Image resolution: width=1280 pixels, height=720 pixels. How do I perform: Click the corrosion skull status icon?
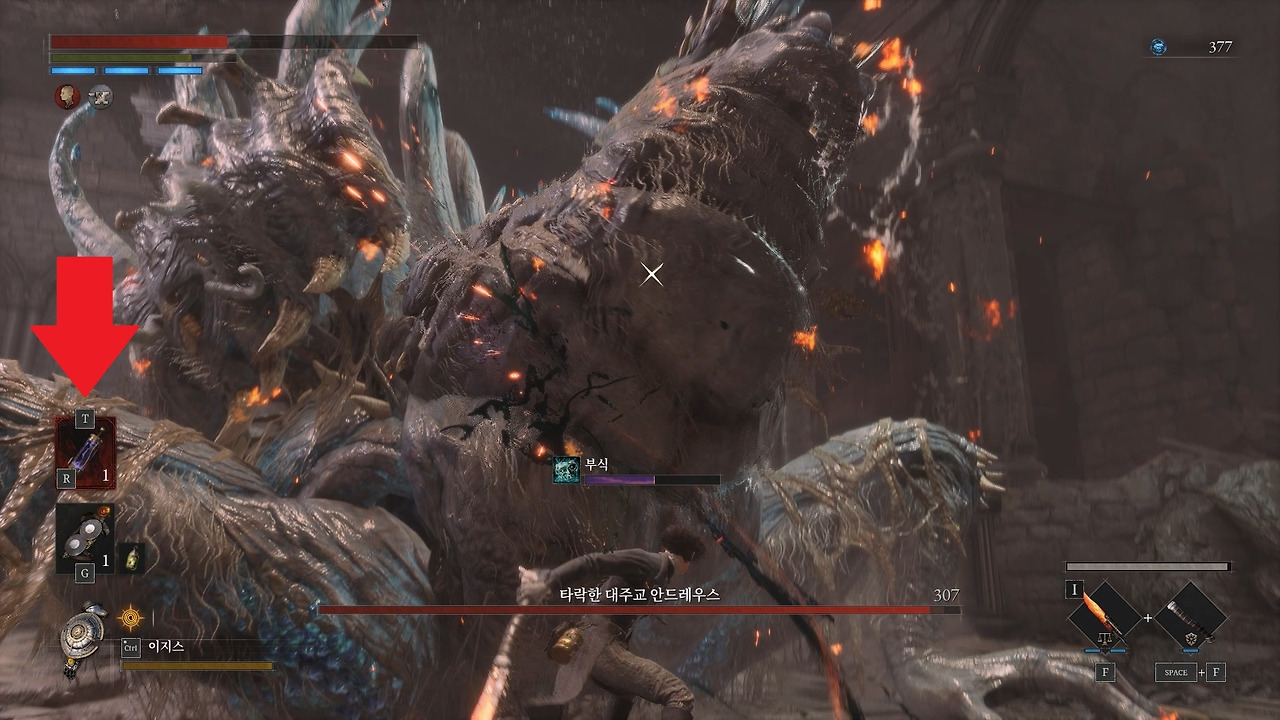(x=566, y=470)
